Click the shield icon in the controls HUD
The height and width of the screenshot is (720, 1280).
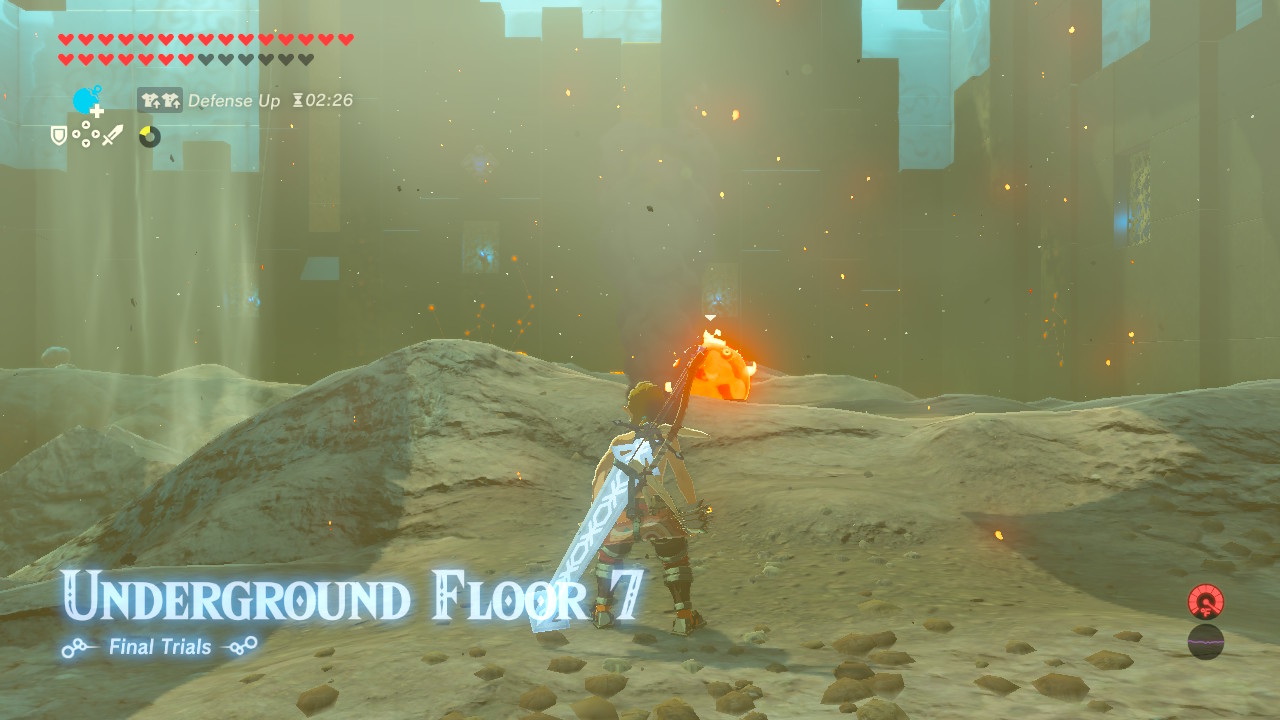point(57,134)
